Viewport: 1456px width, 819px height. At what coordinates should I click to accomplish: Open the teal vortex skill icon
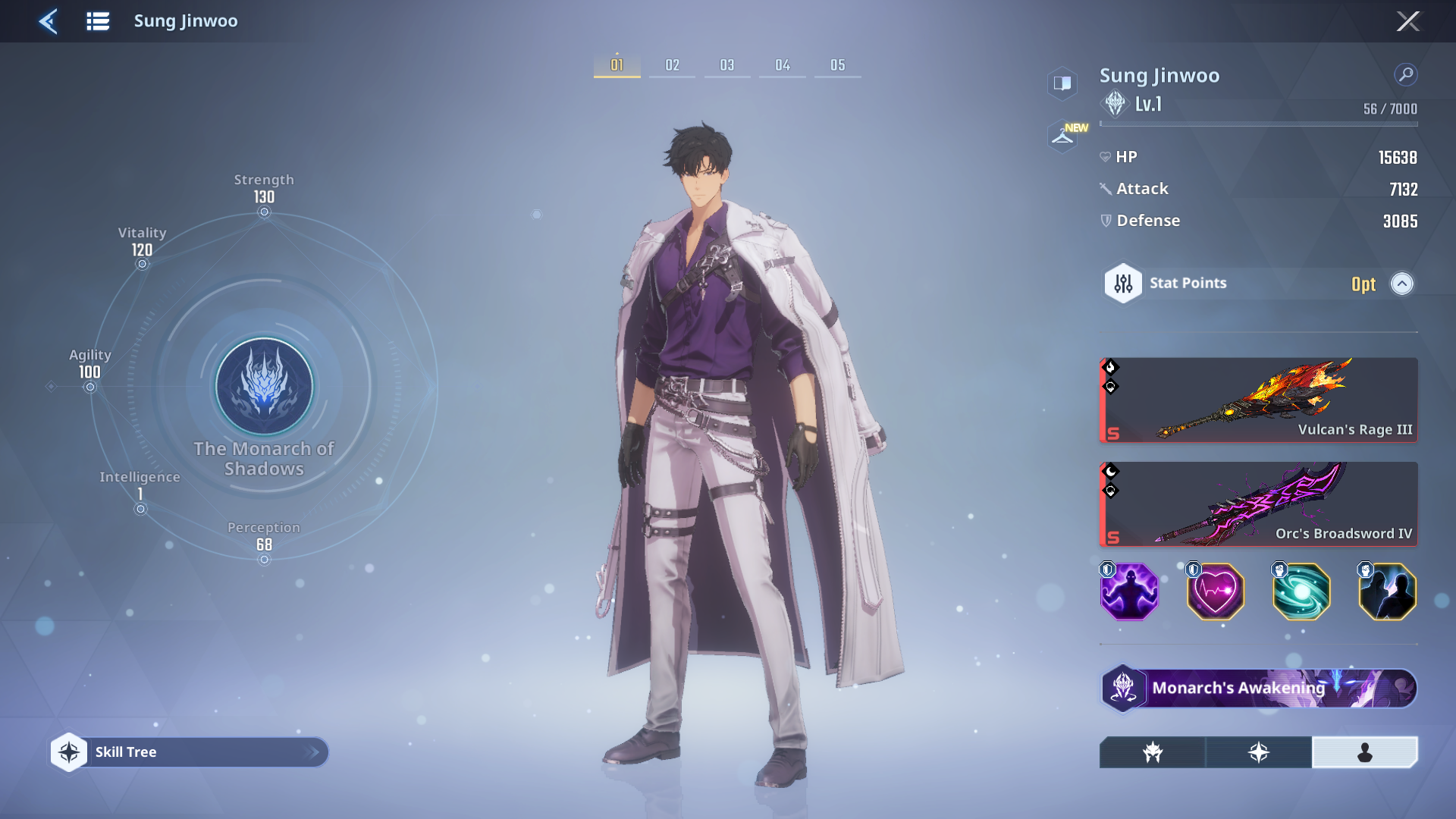(x=1301, y=592)
